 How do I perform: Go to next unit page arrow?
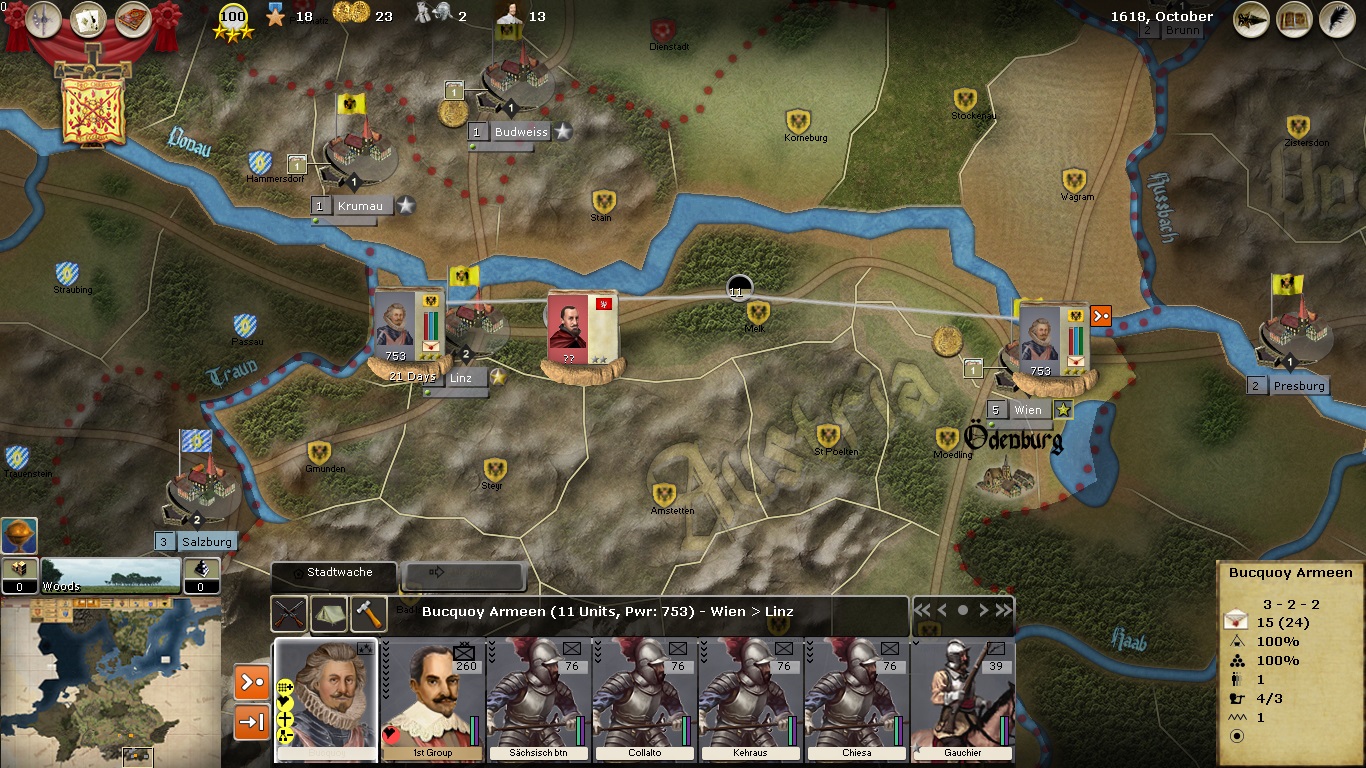pyautogui.click(x=983, y=610)
